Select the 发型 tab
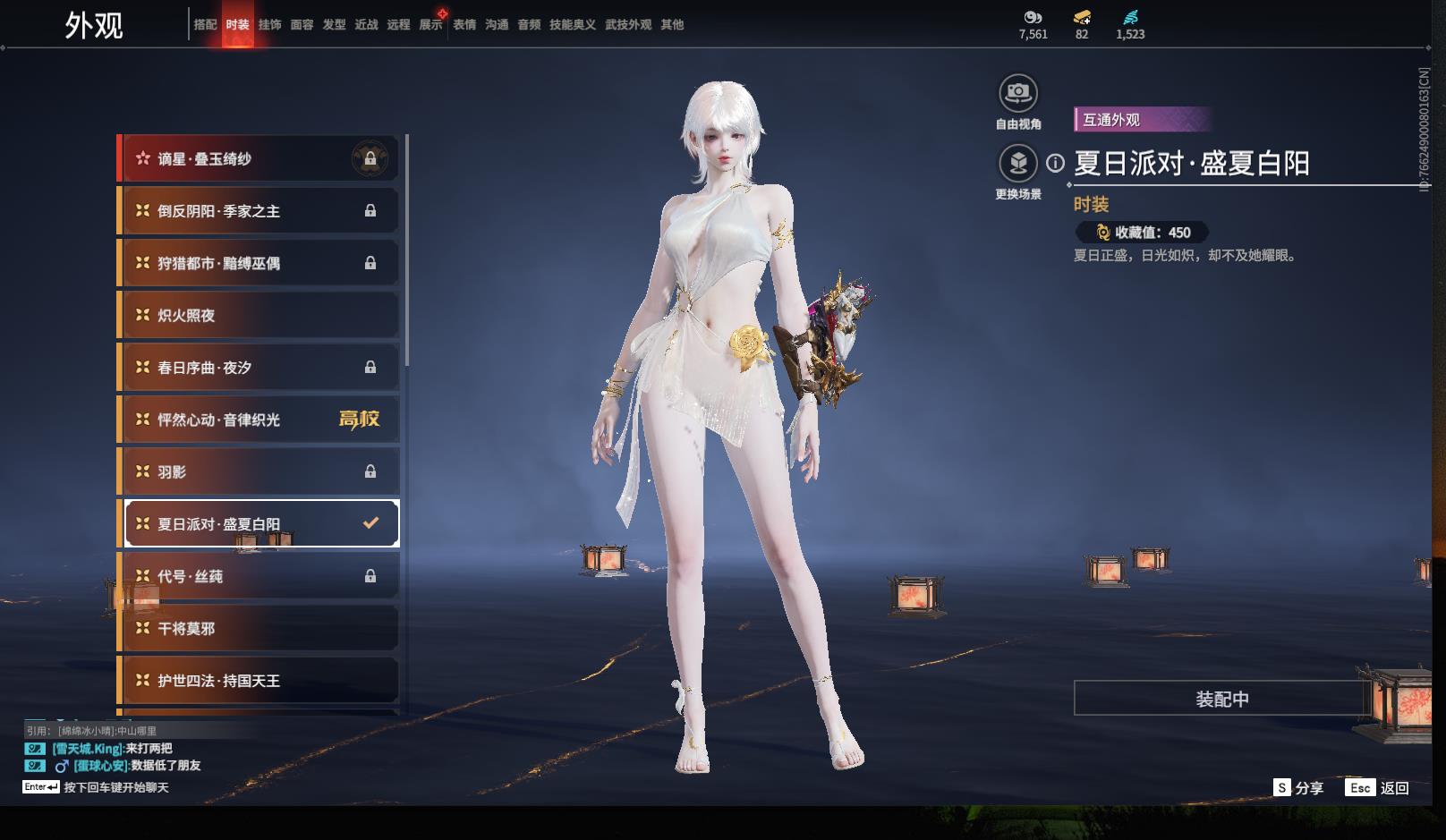 [x=334, y=25]
